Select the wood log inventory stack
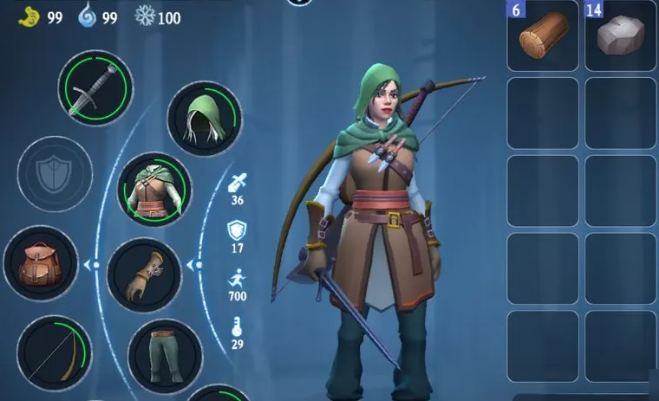The height and width of the screenshot is (401, 659). (543, 36)
